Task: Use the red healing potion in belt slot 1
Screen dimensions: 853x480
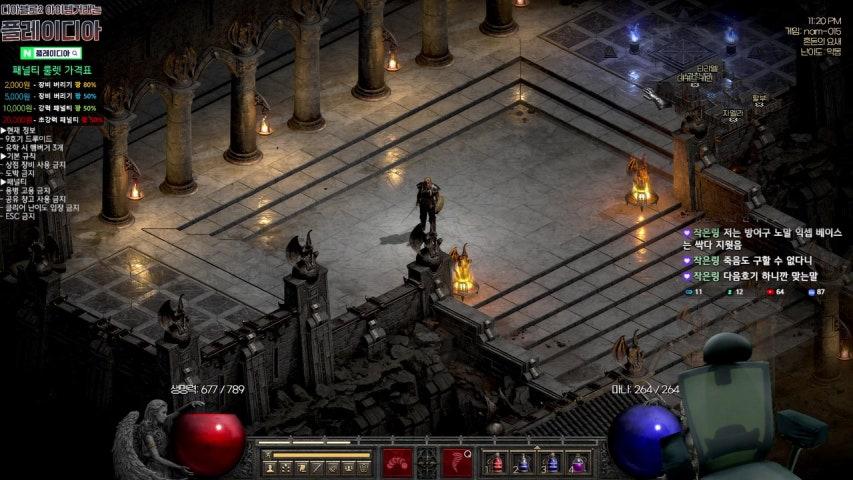Action: (496, 463)
